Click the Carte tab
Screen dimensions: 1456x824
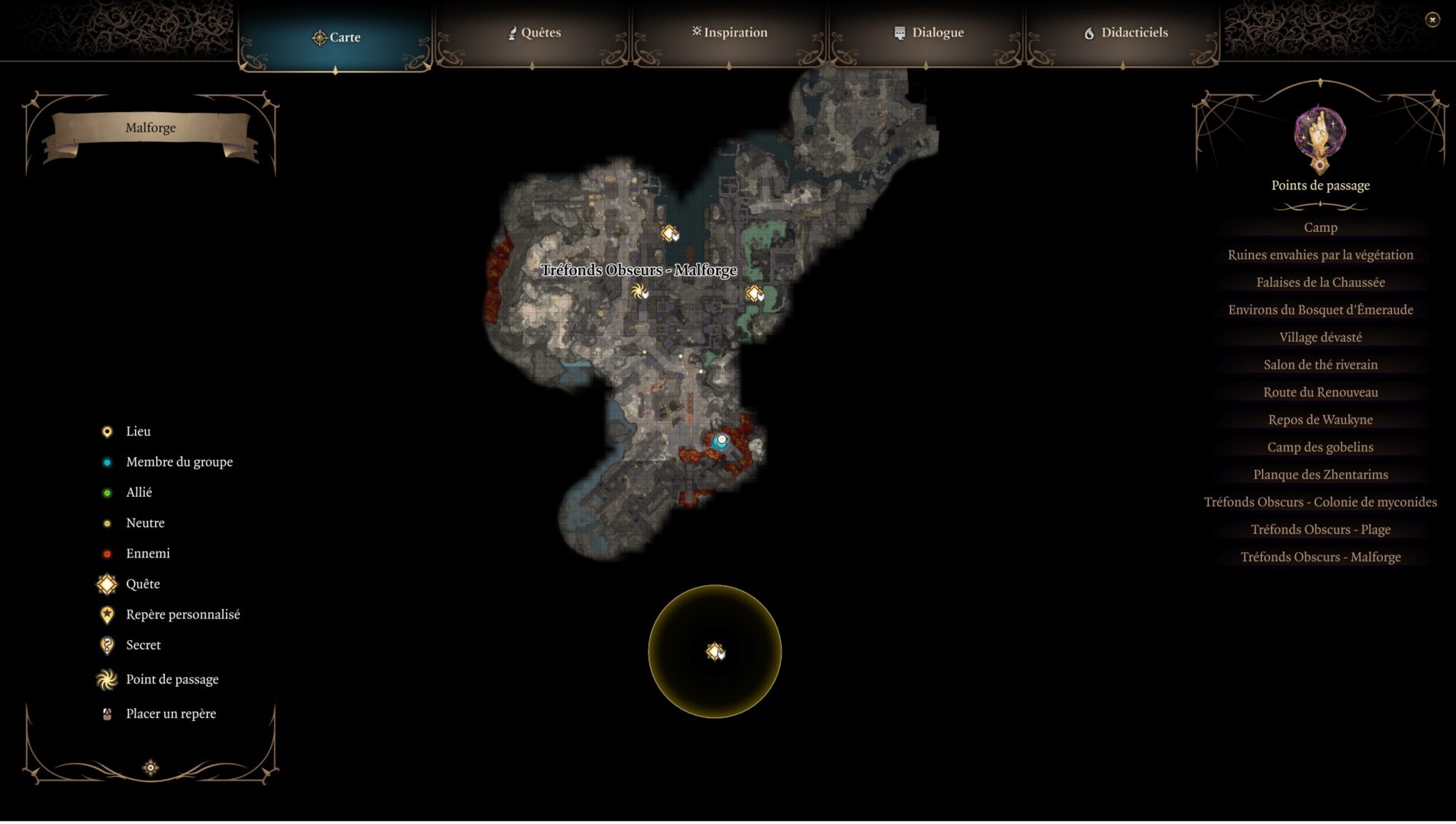(x=336, y=37)
